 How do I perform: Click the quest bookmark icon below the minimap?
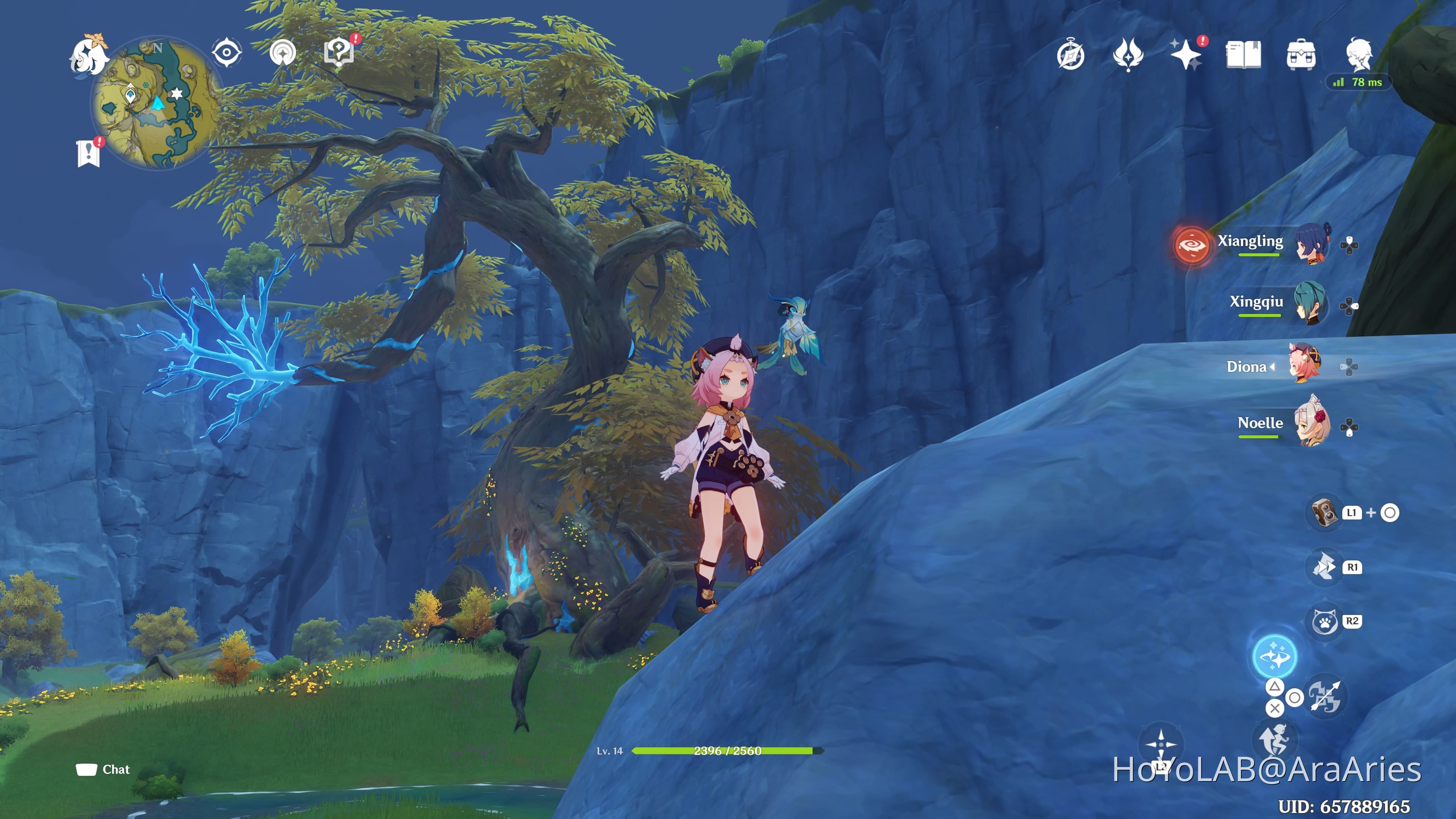[88, 151]
